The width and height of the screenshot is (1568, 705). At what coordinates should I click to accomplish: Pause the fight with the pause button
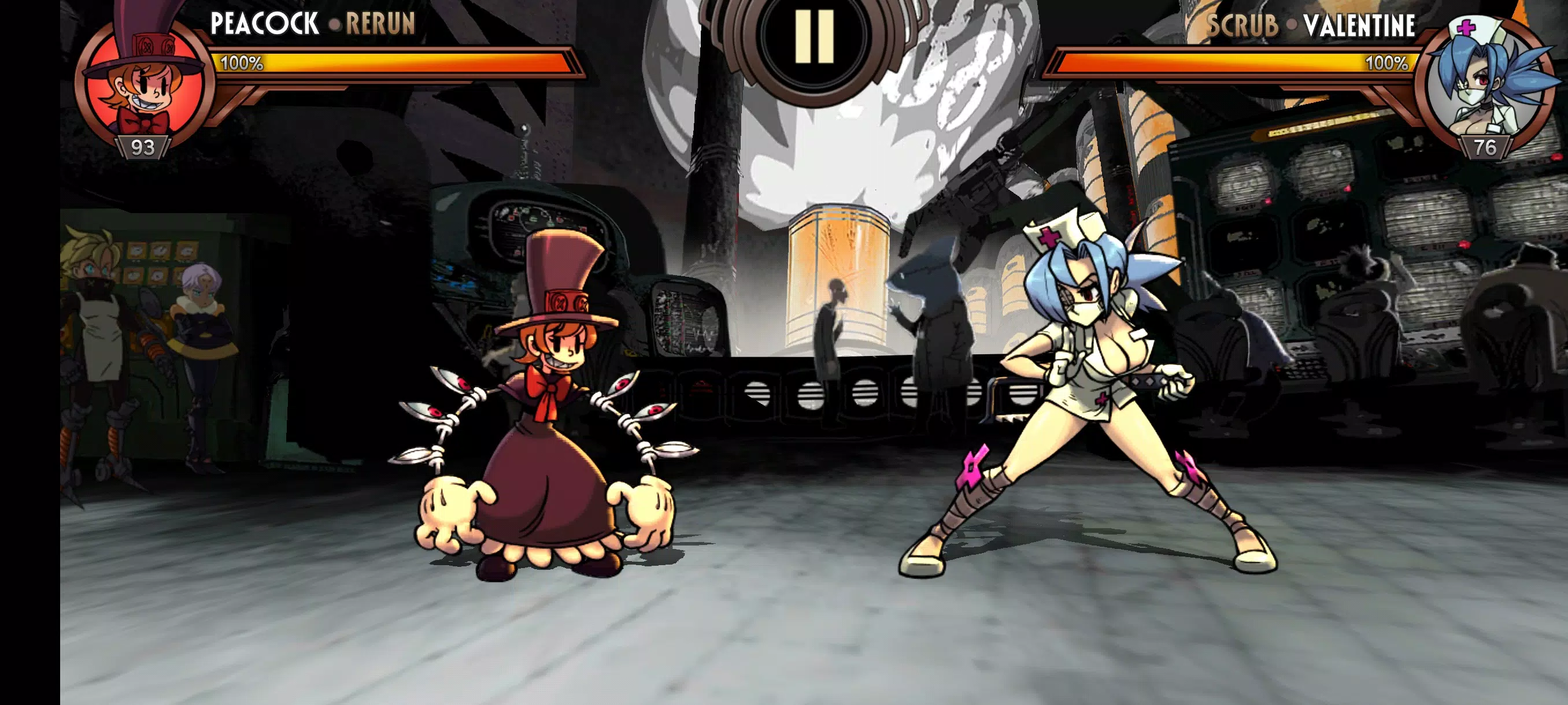[x=814, y=36]
